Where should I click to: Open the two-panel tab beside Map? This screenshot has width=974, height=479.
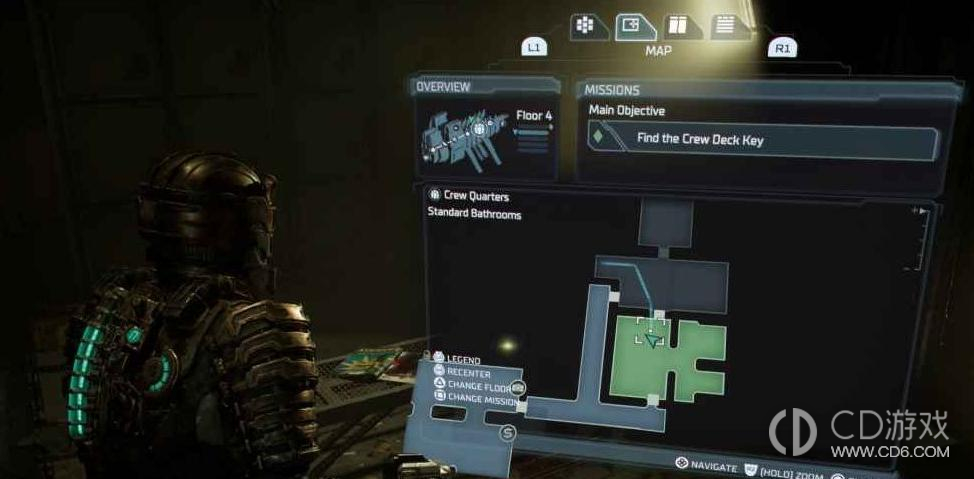pyautogui.click(x=680, y=26)
